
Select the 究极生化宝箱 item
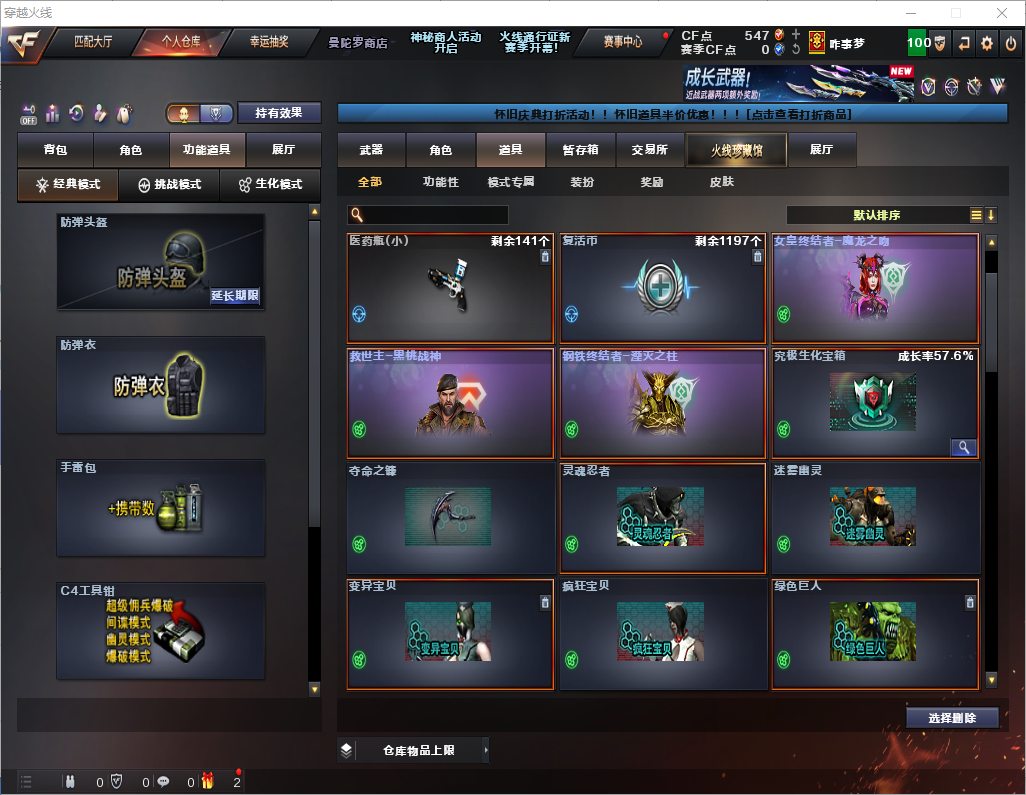pyautogui.click(x=875, y=403)
